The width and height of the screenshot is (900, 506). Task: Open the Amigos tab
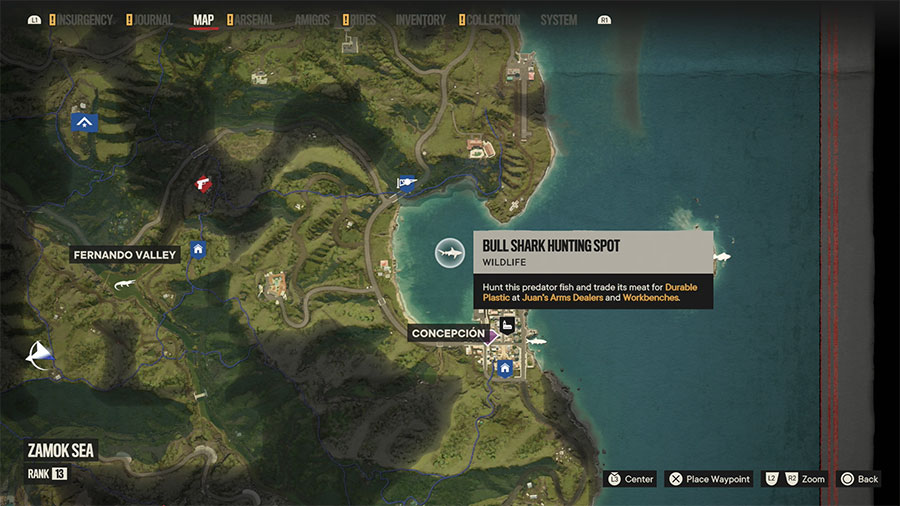[x=311, y=20]
